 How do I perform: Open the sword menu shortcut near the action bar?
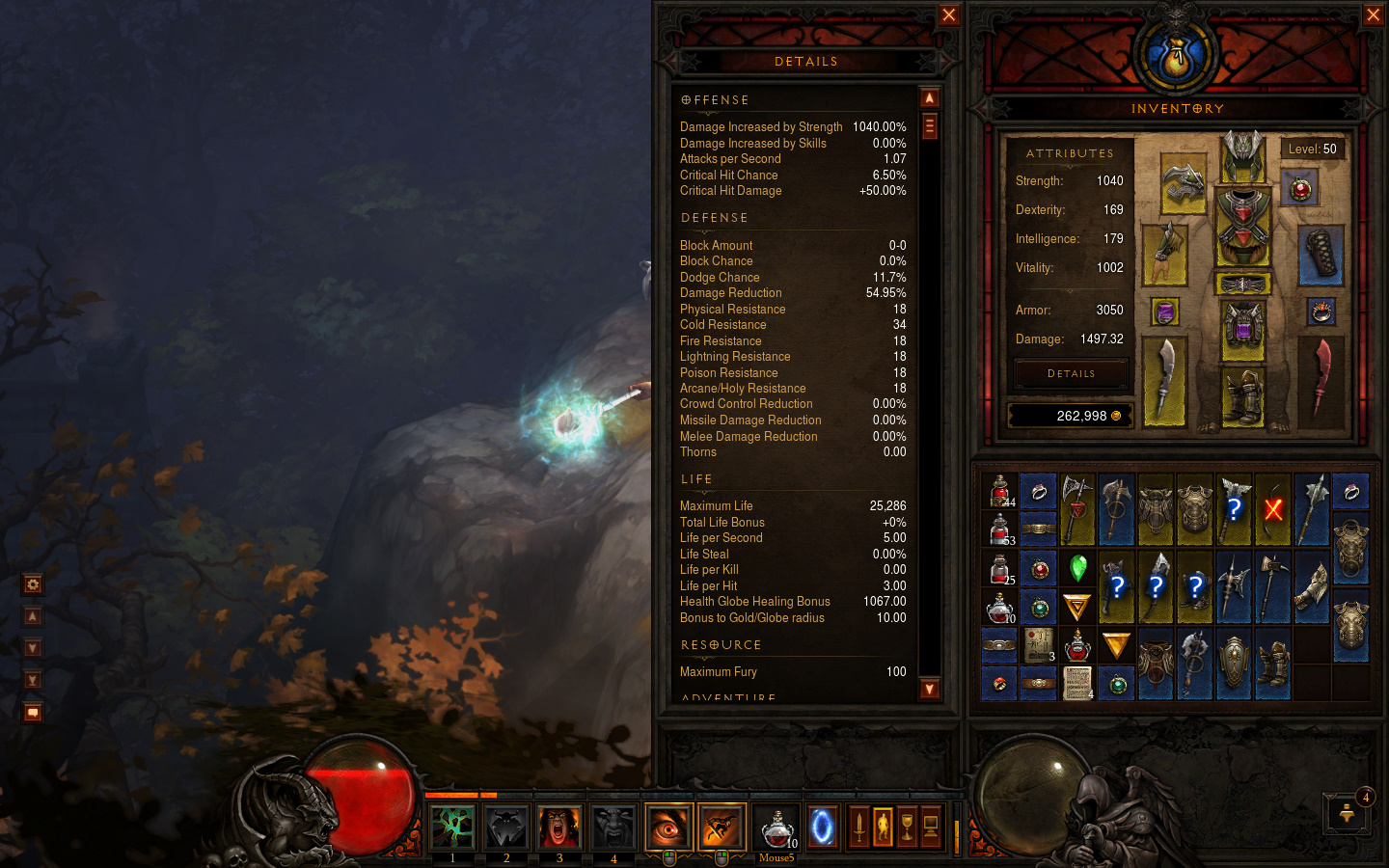tap(858, 827)
